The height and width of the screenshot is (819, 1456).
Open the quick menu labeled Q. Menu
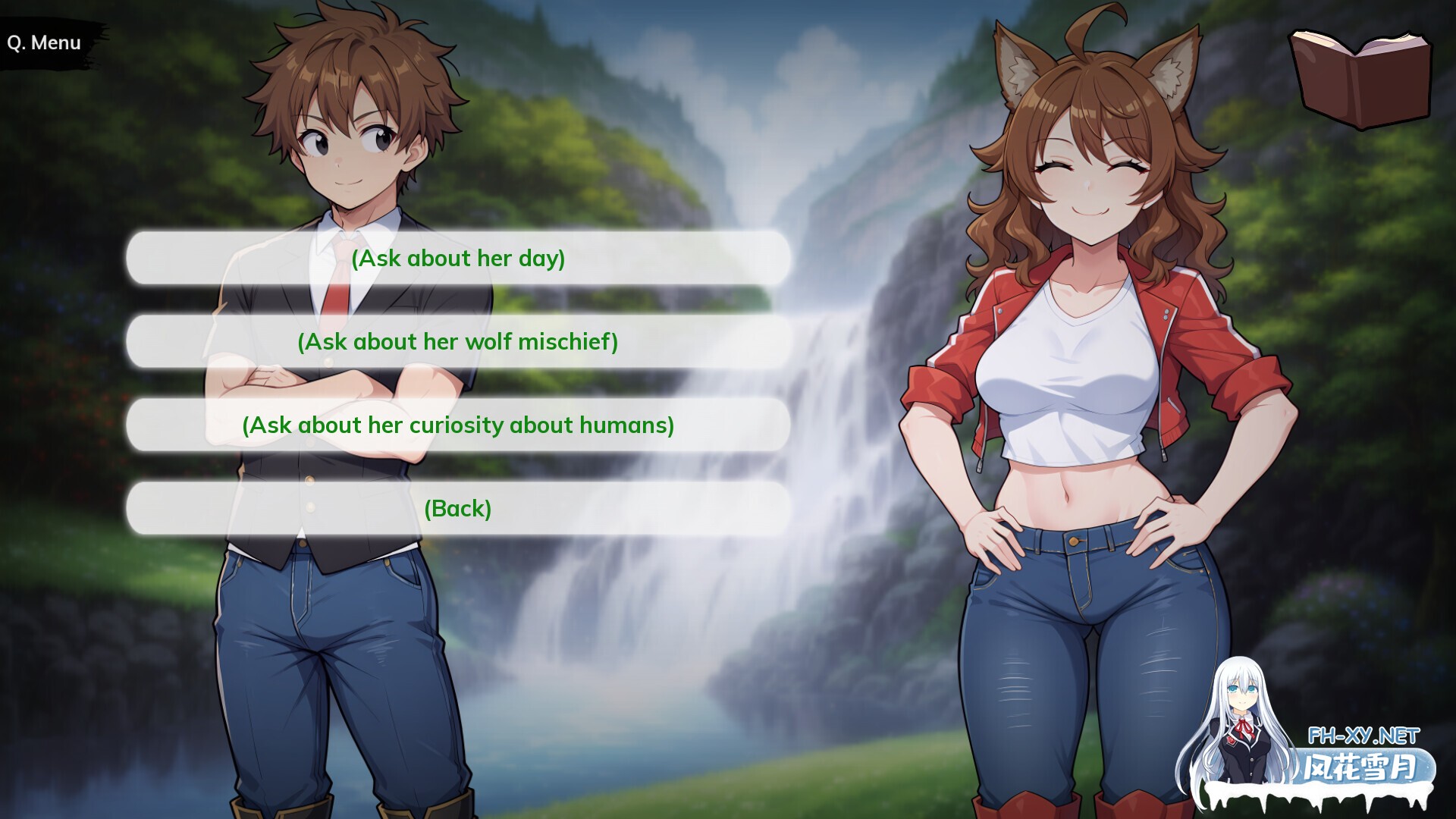tap(43, 42)
